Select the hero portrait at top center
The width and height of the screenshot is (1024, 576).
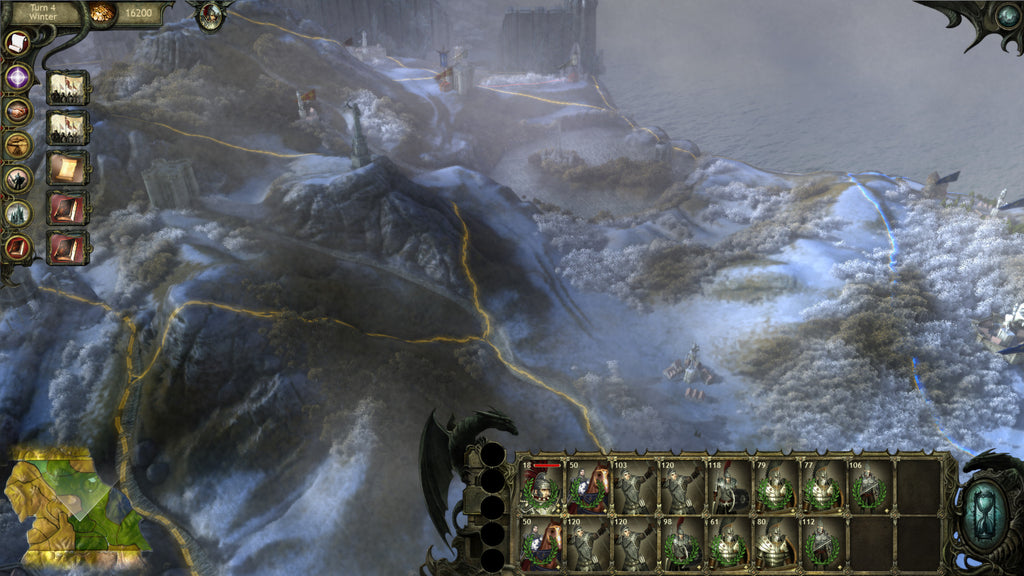pyautogui.click(x=211, y=14)
